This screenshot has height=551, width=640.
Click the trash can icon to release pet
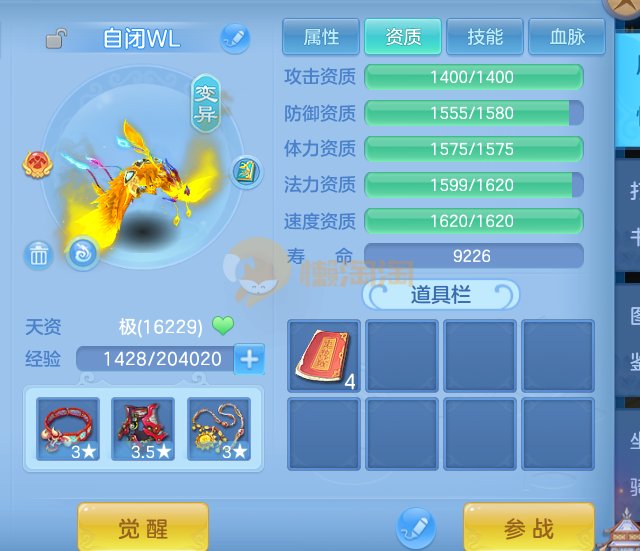pyautogui.click(x=39, y=255)
